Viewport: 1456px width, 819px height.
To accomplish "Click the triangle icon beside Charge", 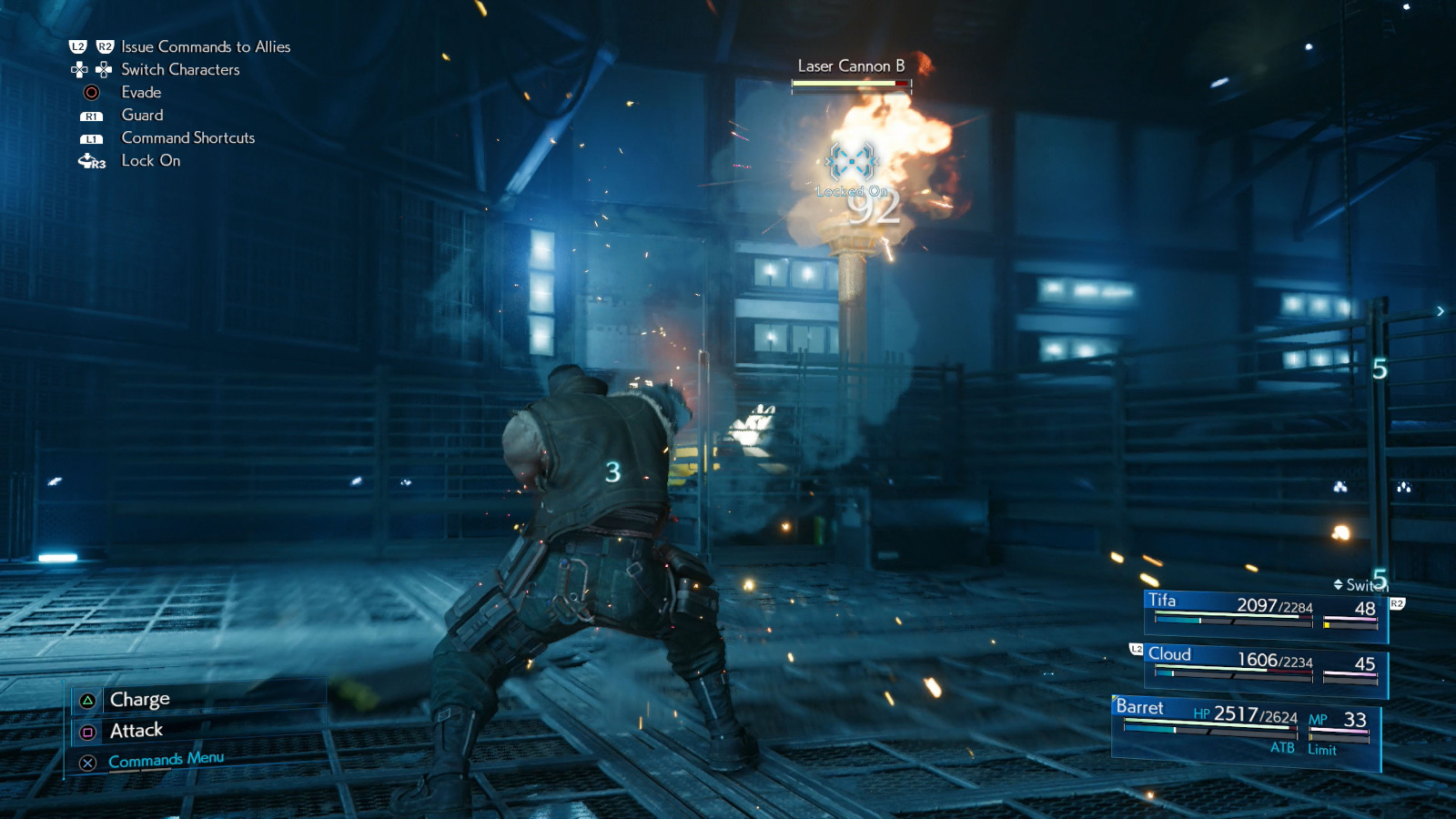I will click(86, 699).
